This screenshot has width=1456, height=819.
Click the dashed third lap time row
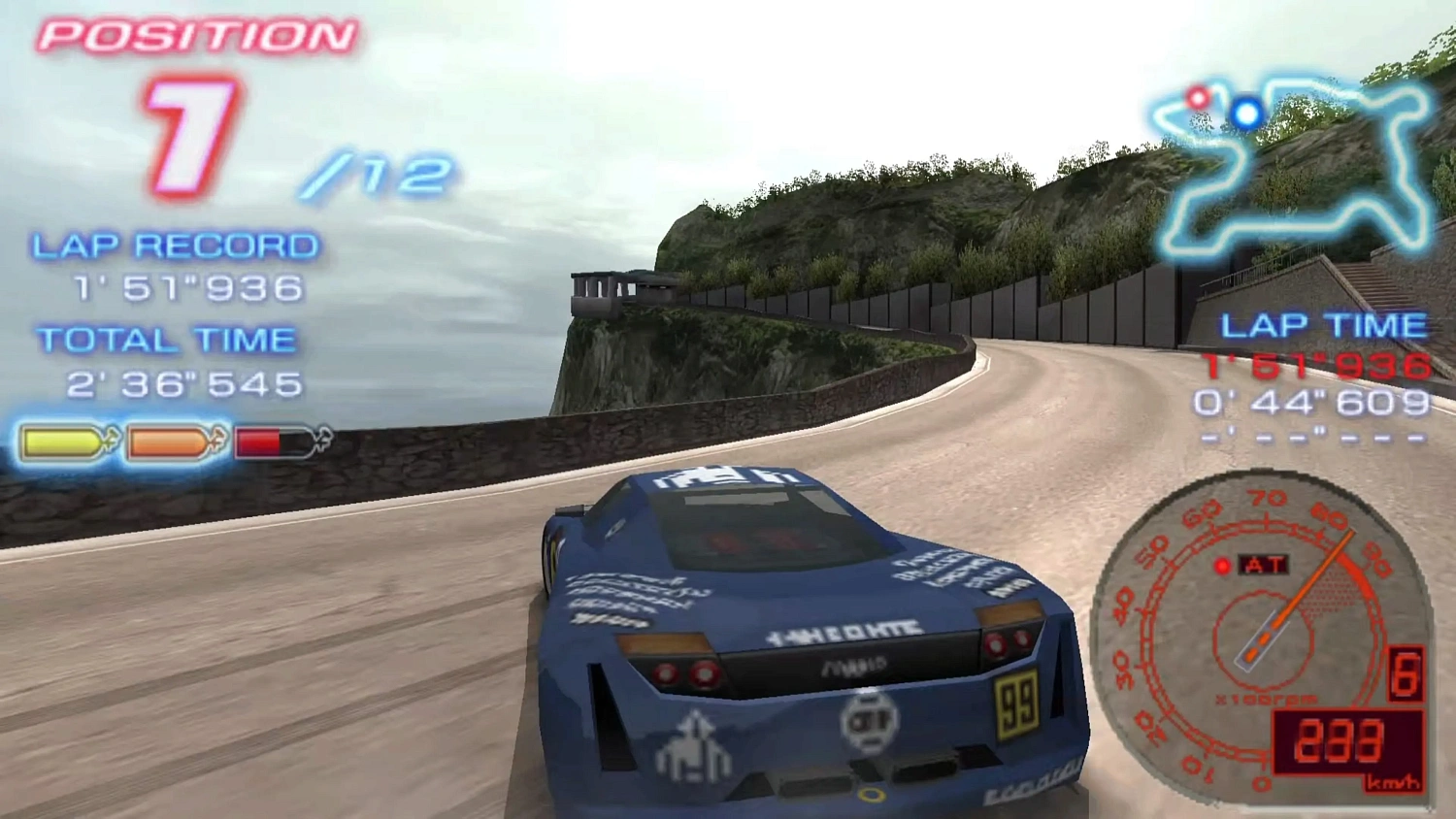[1315, 437]
